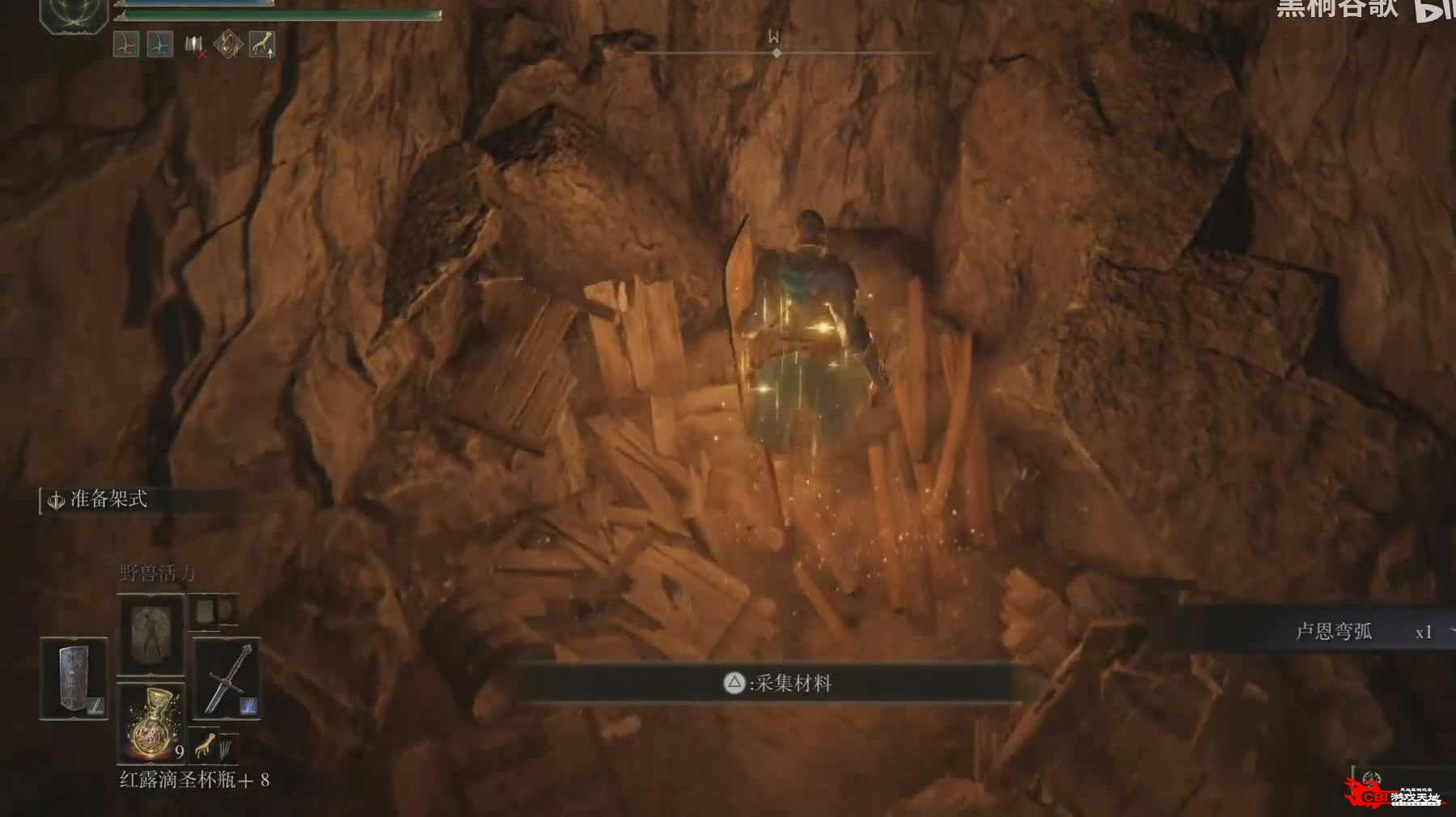Click the red site watermark logo
The height and width of the screenshot is (817, 1456).
point(1393,794)
